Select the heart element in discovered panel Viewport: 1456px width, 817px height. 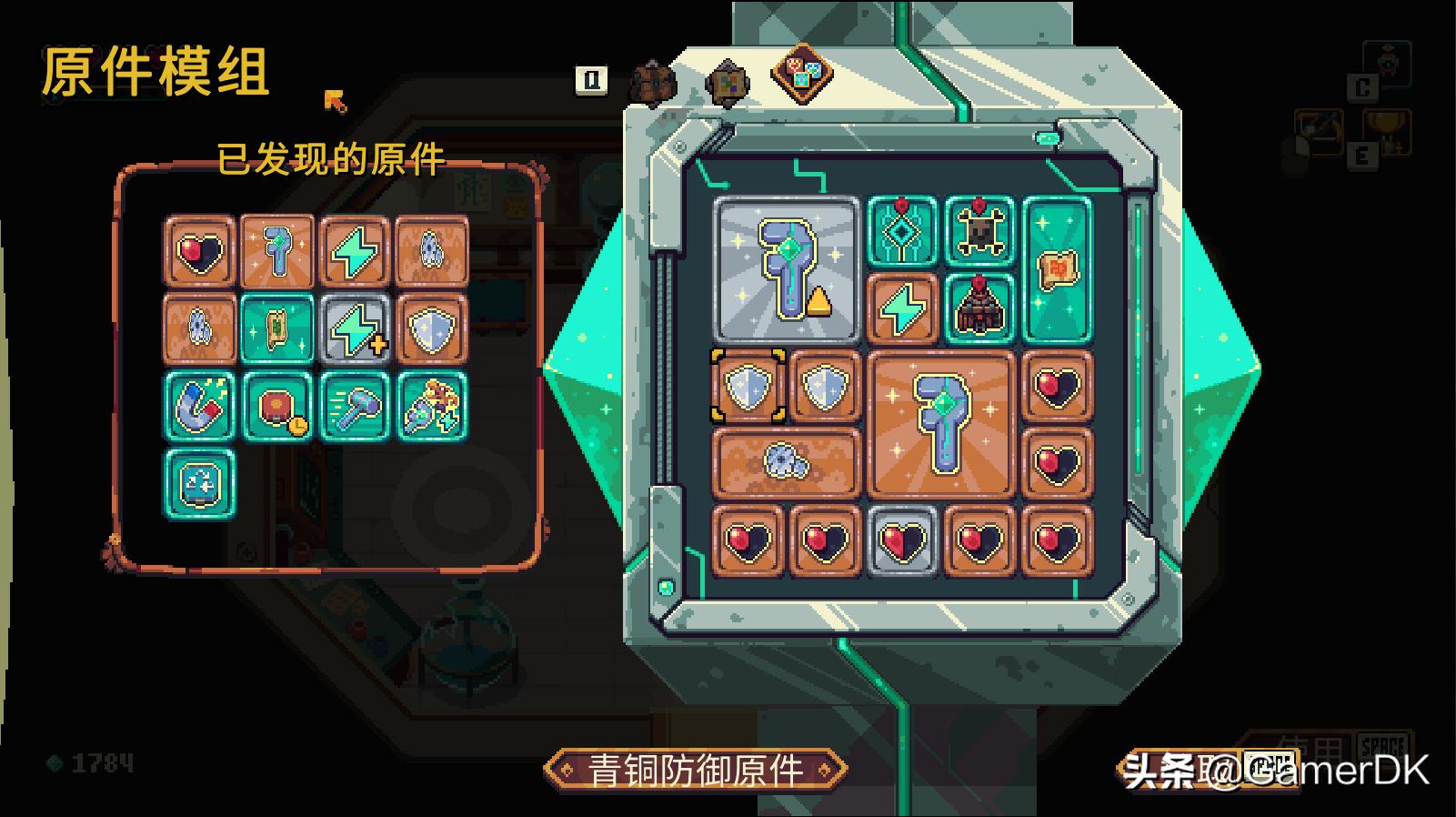tap(198, 252)
